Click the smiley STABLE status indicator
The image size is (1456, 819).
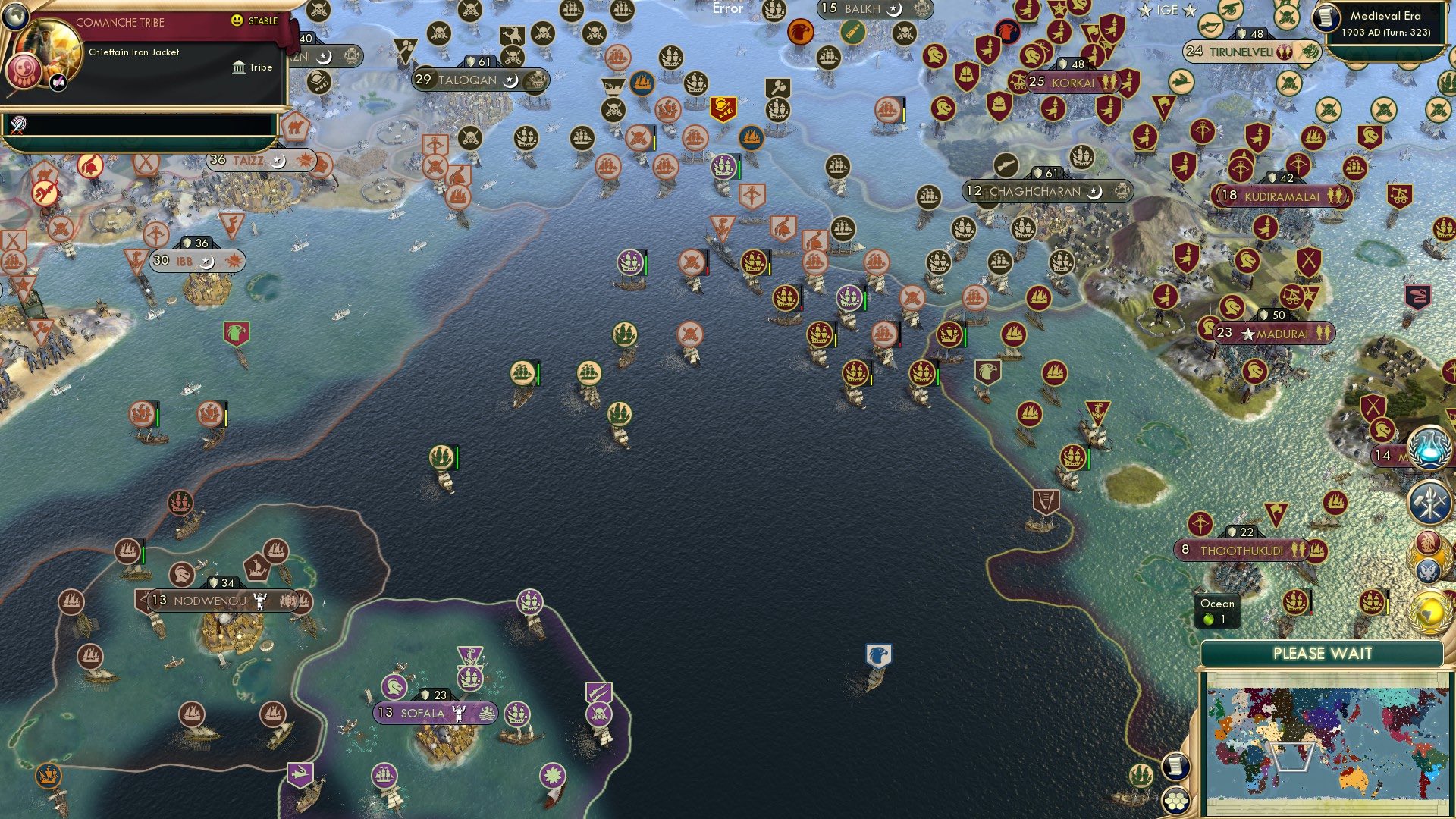coord(237,20)
